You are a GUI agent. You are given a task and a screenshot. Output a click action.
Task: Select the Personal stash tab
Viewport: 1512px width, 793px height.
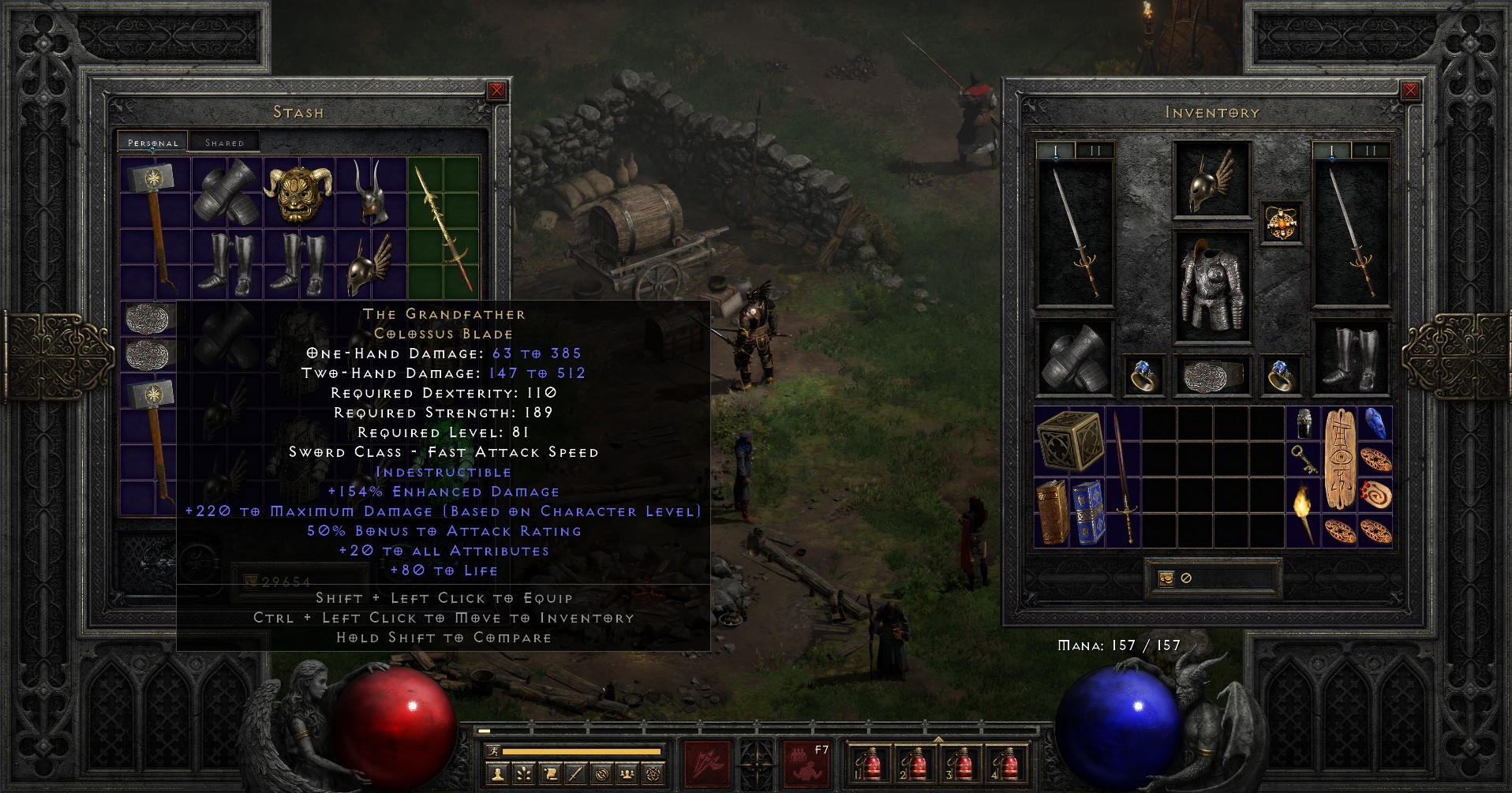[152, 143]
